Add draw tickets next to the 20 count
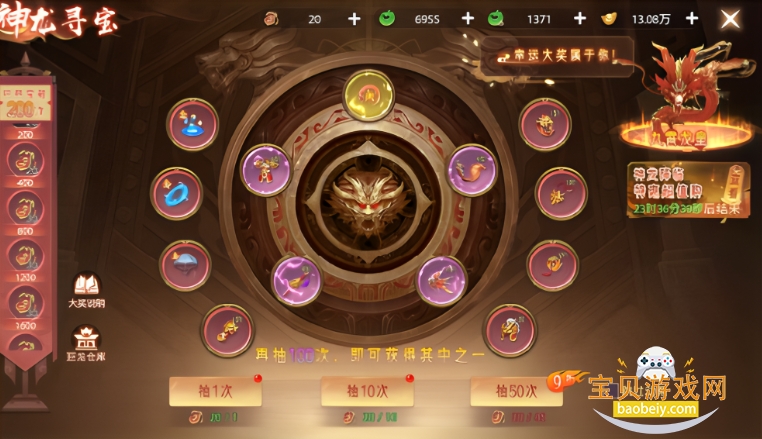 [354, 18]
